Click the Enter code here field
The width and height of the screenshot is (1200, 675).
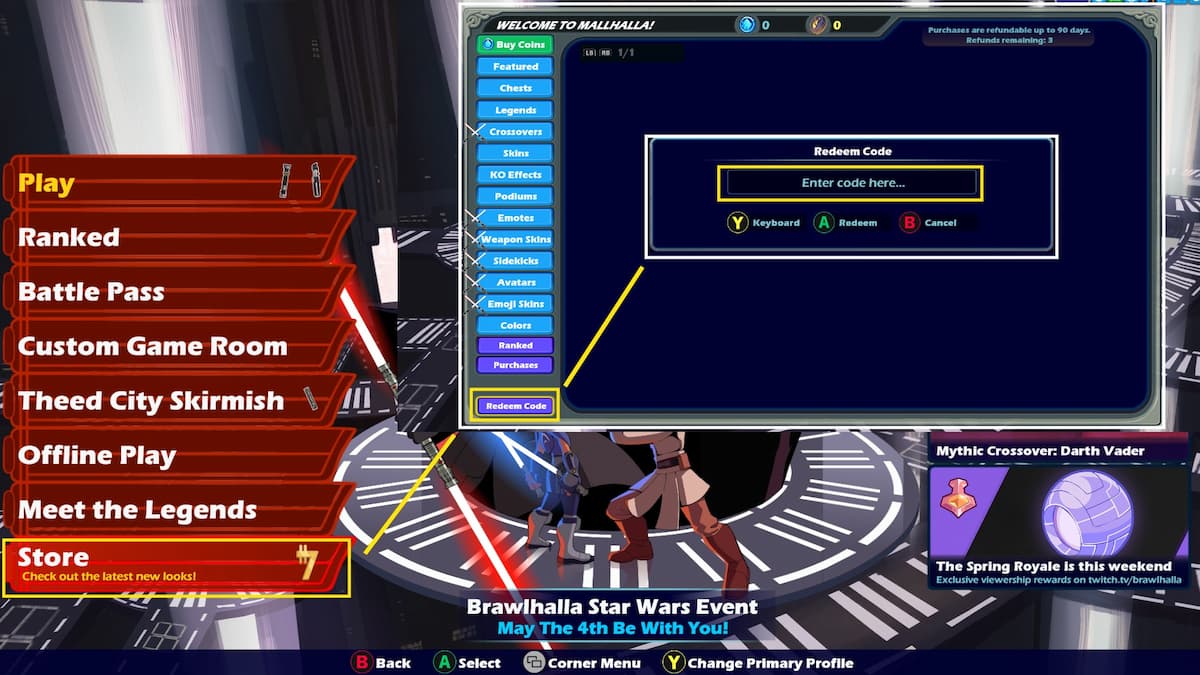pyautogui.click(x=851, y=183)
